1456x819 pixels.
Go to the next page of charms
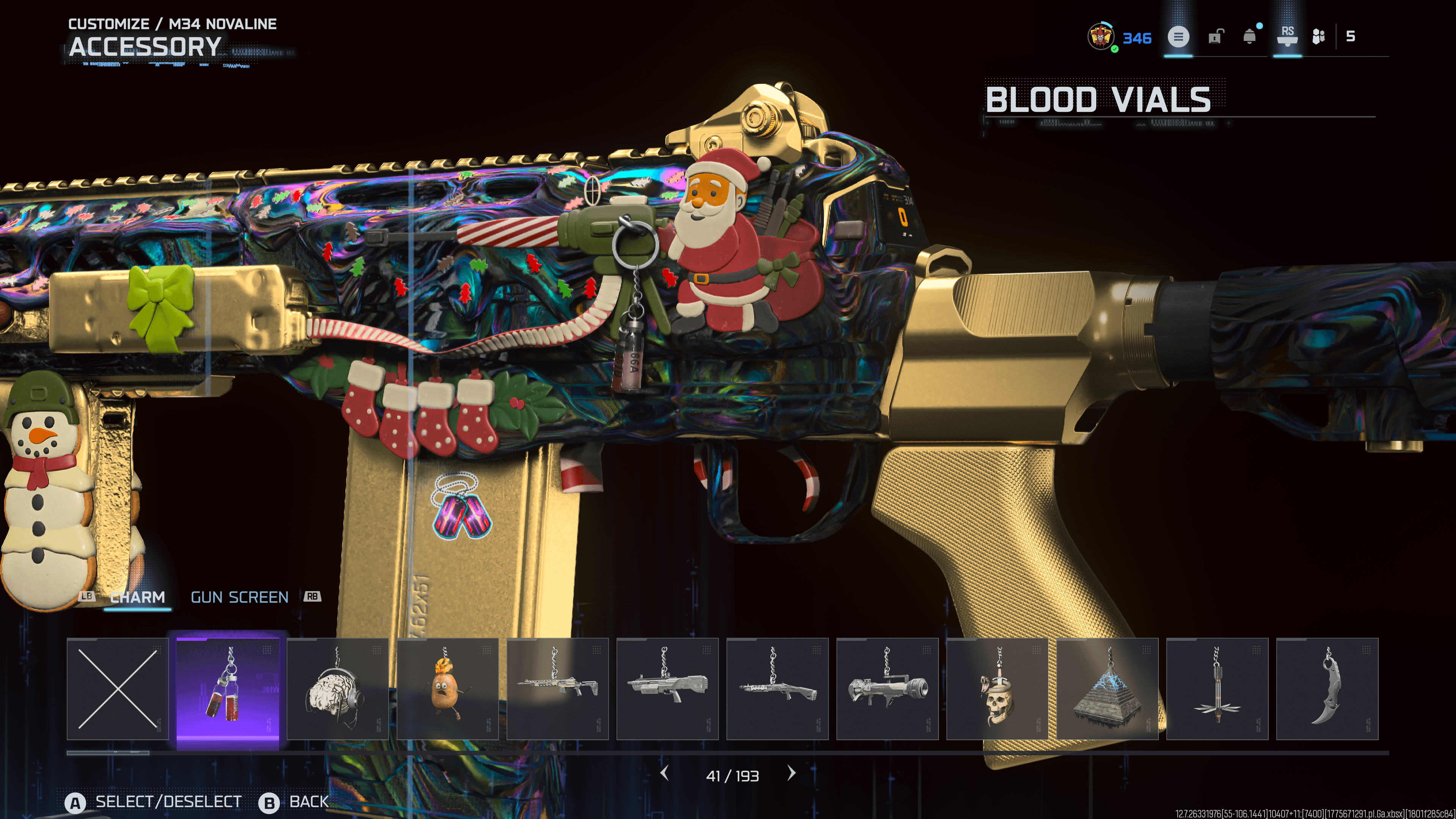click(791, 773)
